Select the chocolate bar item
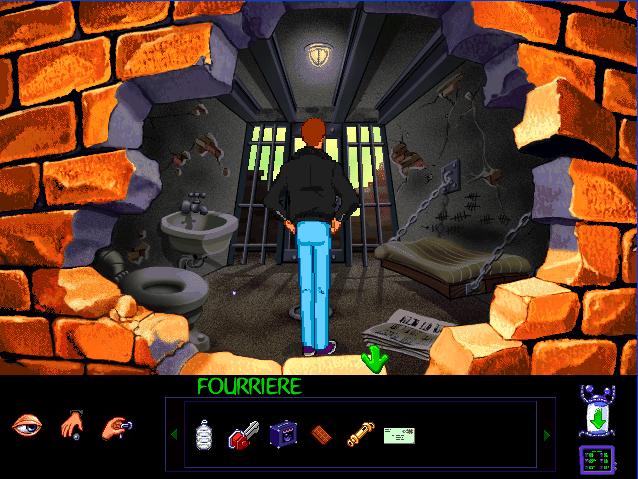This screenshot has height=479, width=638. point(320,434)
